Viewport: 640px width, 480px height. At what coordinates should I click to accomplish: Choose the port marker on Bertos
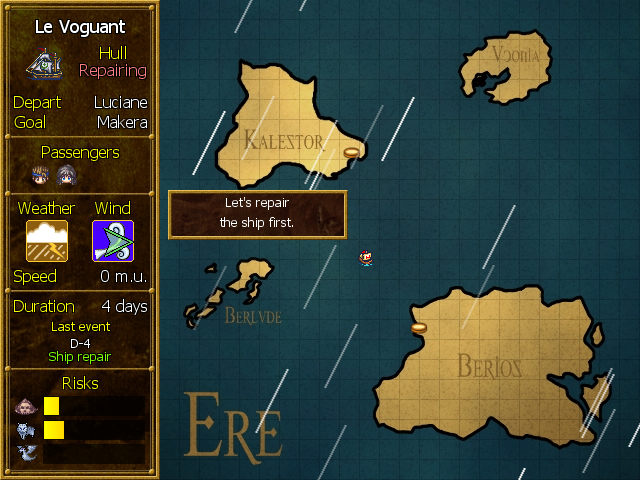click(x=419, y=327)
